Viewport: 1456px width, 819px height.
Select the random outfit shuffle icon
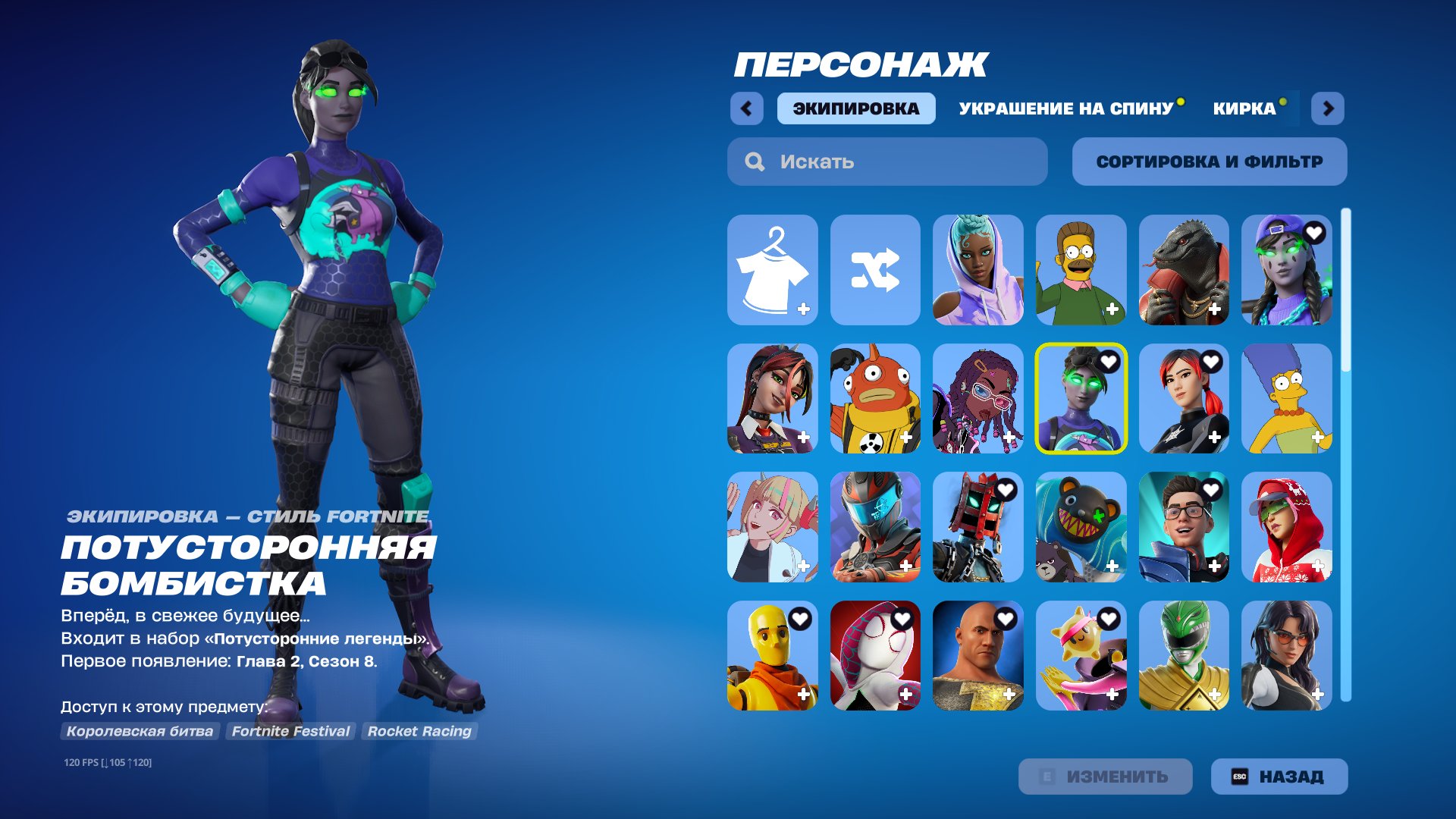(x=876, y=271)
